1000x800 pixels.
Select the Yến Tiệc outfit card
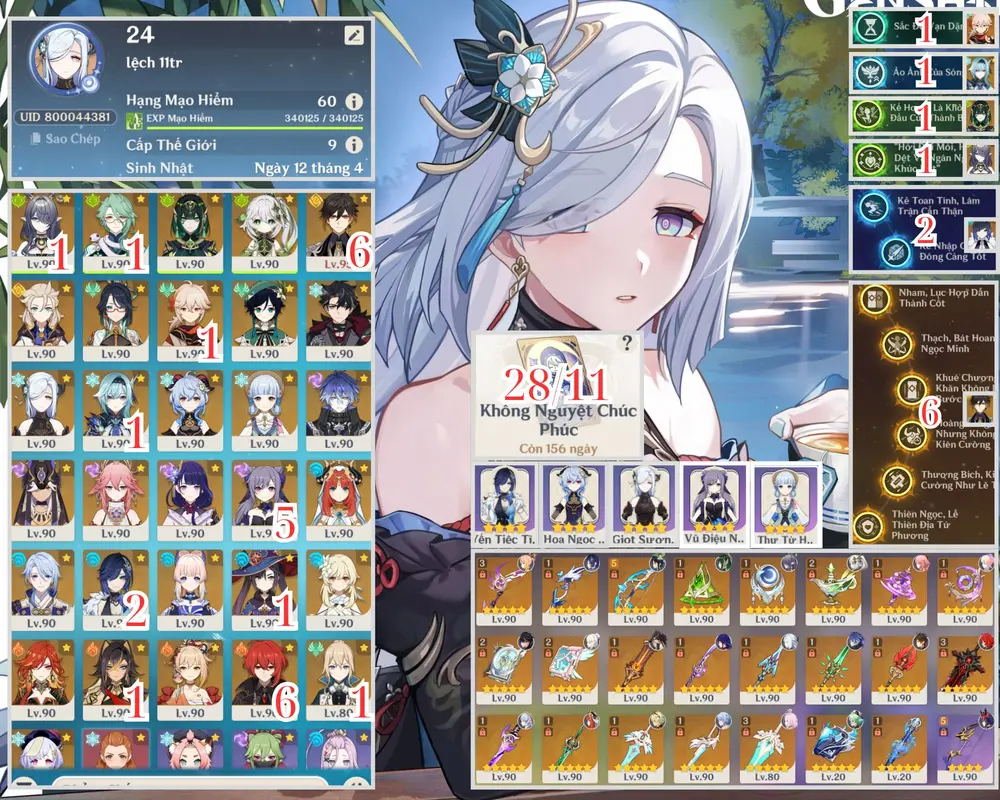point(503,504)
